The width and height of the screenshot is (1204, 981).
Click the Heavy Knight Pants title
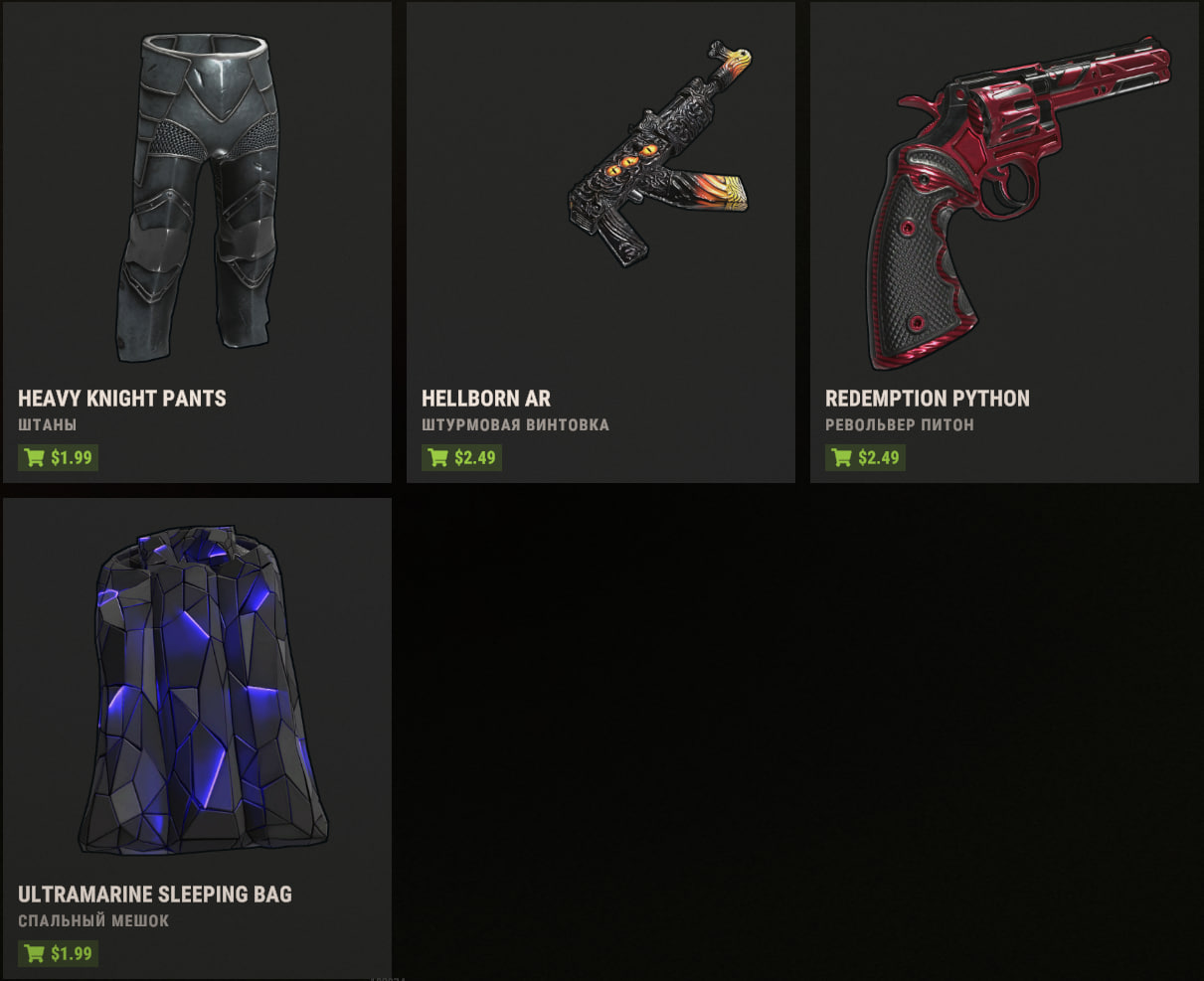[122, 399]
